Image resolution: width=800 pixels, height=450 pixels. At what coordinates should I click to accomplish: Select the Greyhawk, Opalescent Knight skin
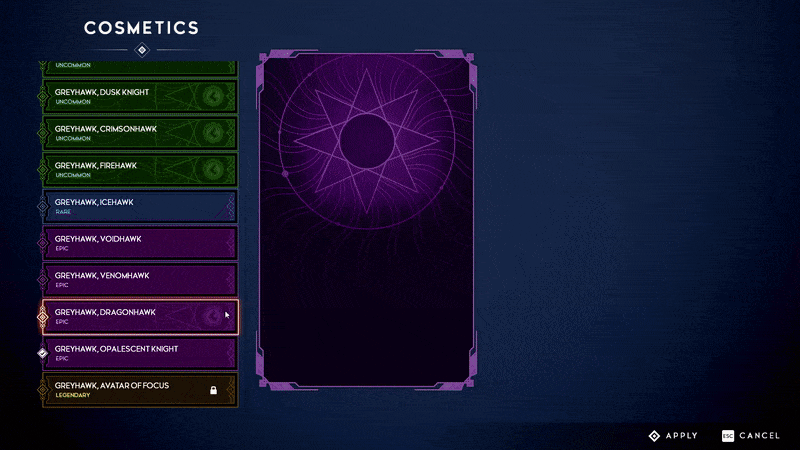[139, 353]
